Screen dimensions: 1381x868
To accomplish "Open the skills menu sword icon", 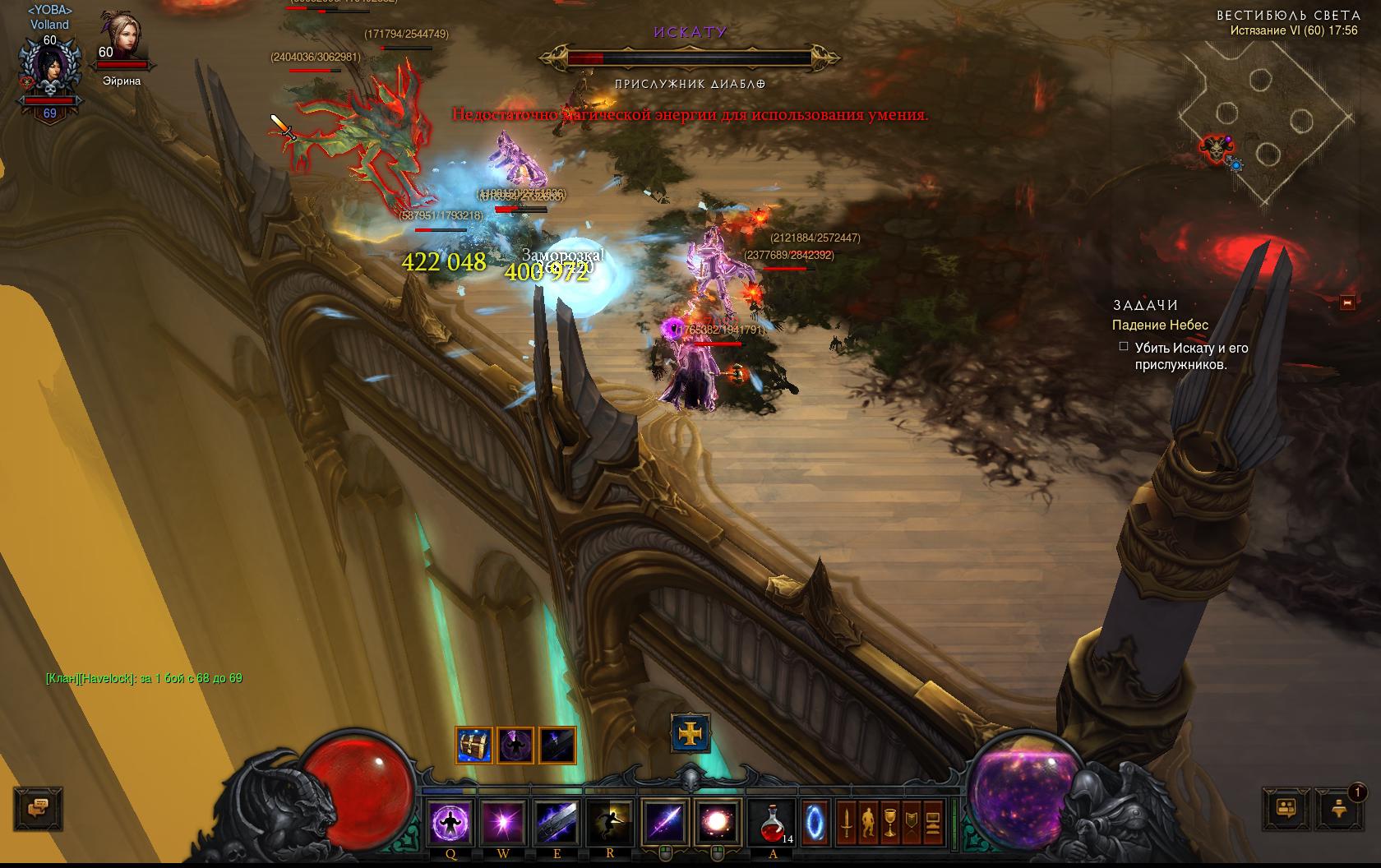I will (x=846, y=821).
